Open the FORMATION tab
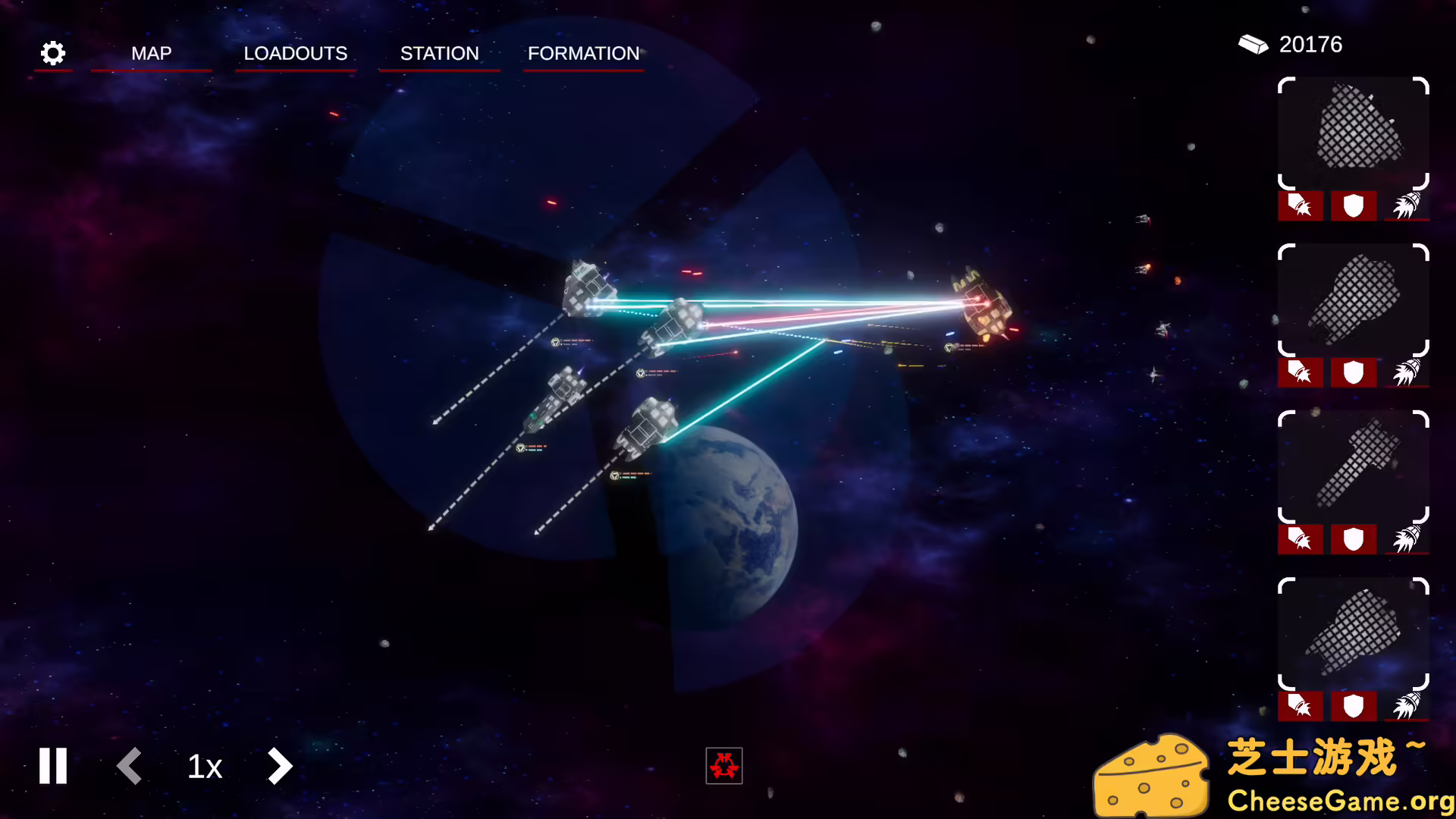Viewport: 1456px width, 819px height. [x=583, y=53]
